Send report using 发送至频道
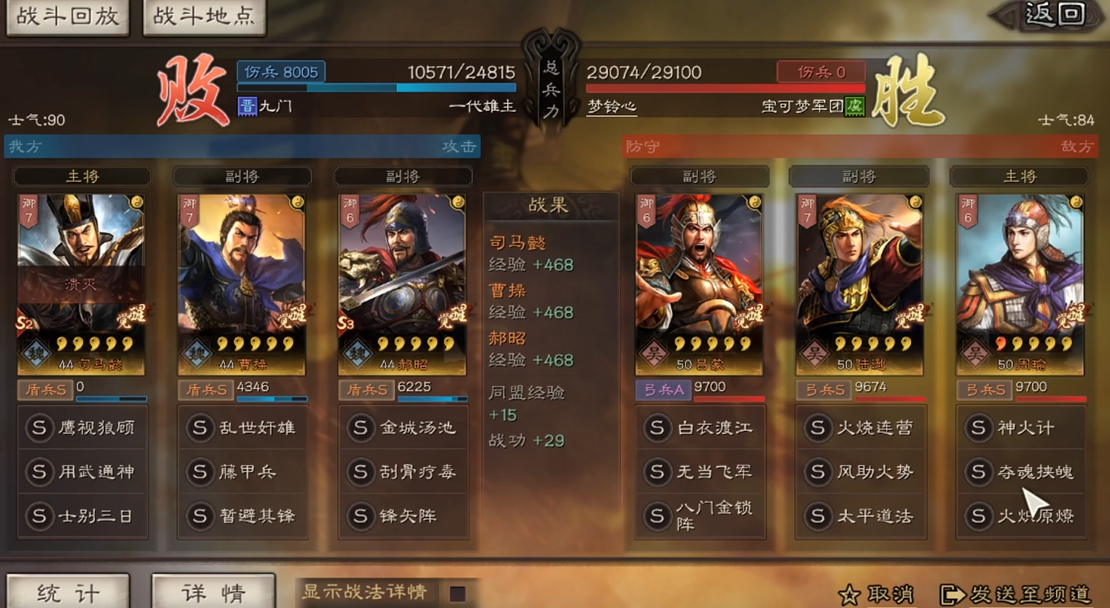Viewport: 1110px width, 608px height. click(x=1015, y=594)
